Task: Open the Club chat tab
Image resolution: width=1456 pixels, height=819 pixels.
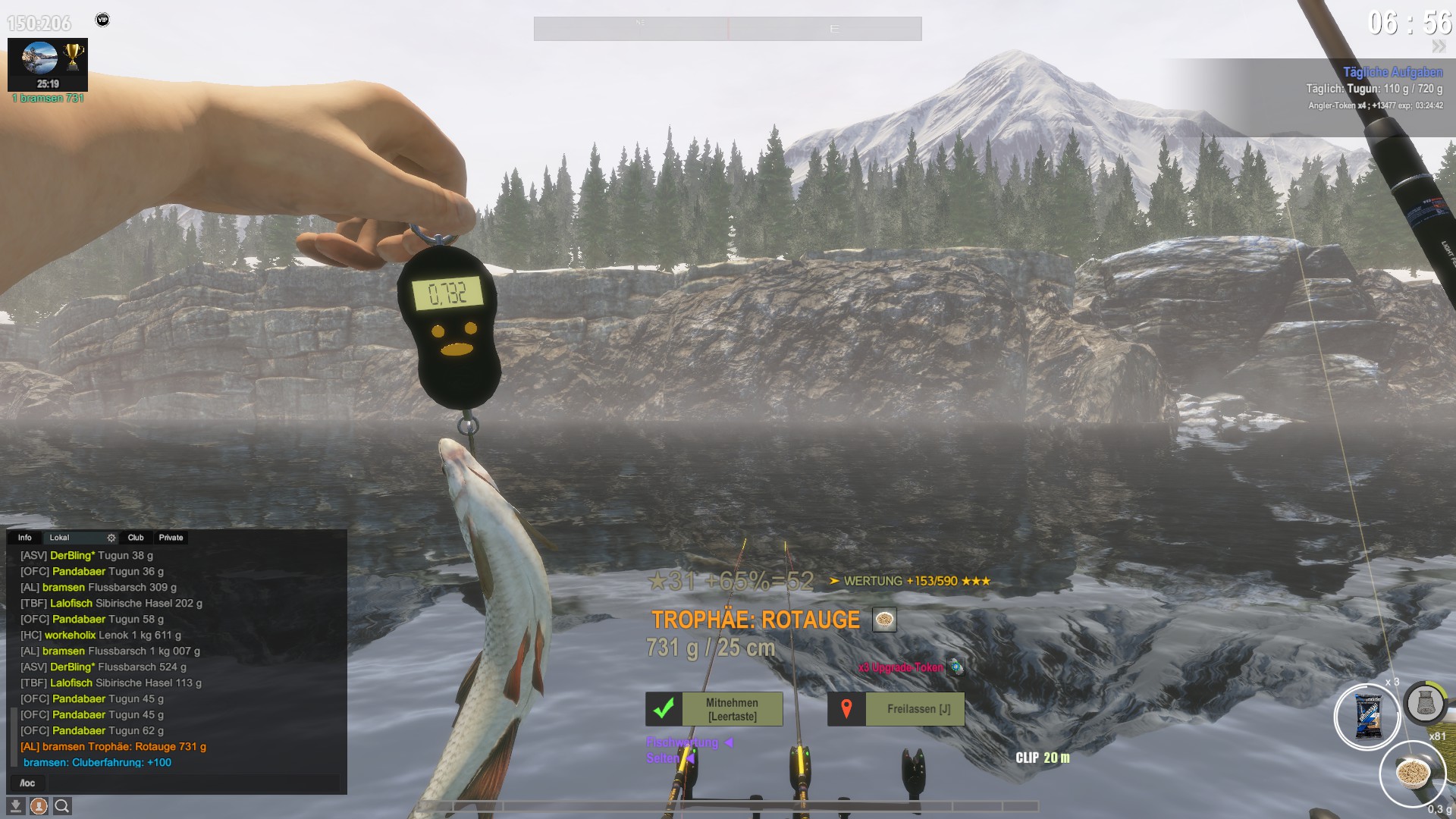Action: [x=136, y=538]
